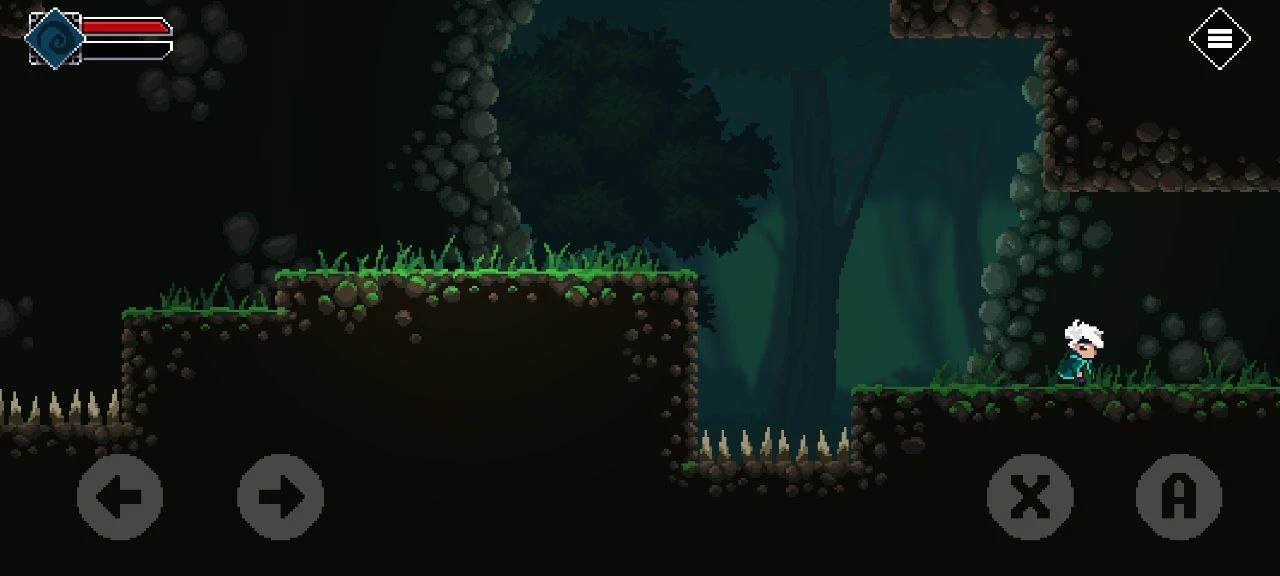Tap the X action button
1280x576 pixels.
click(1030, 497)
